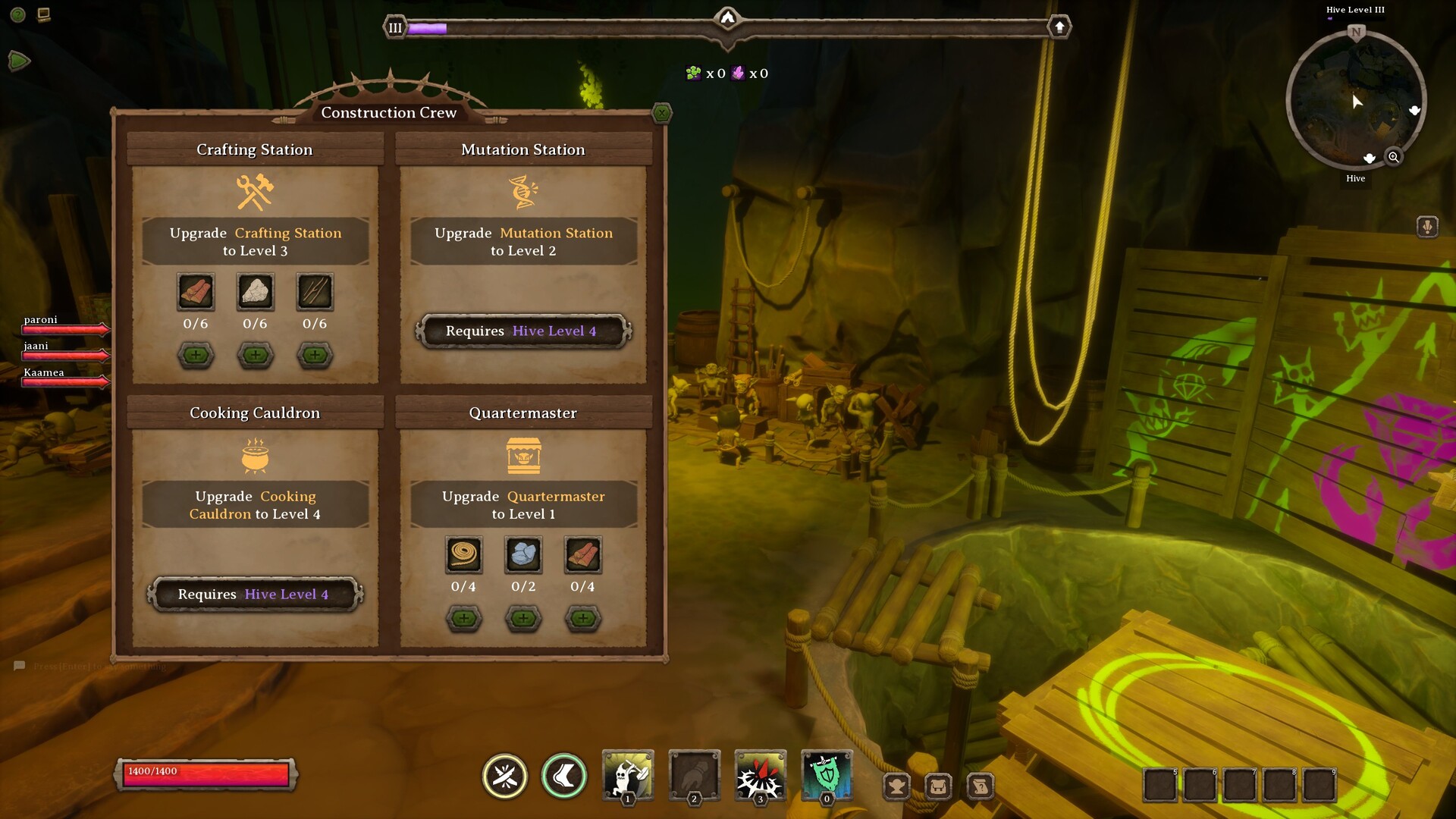Close the Construction Crew panel

tap(662, 114)
